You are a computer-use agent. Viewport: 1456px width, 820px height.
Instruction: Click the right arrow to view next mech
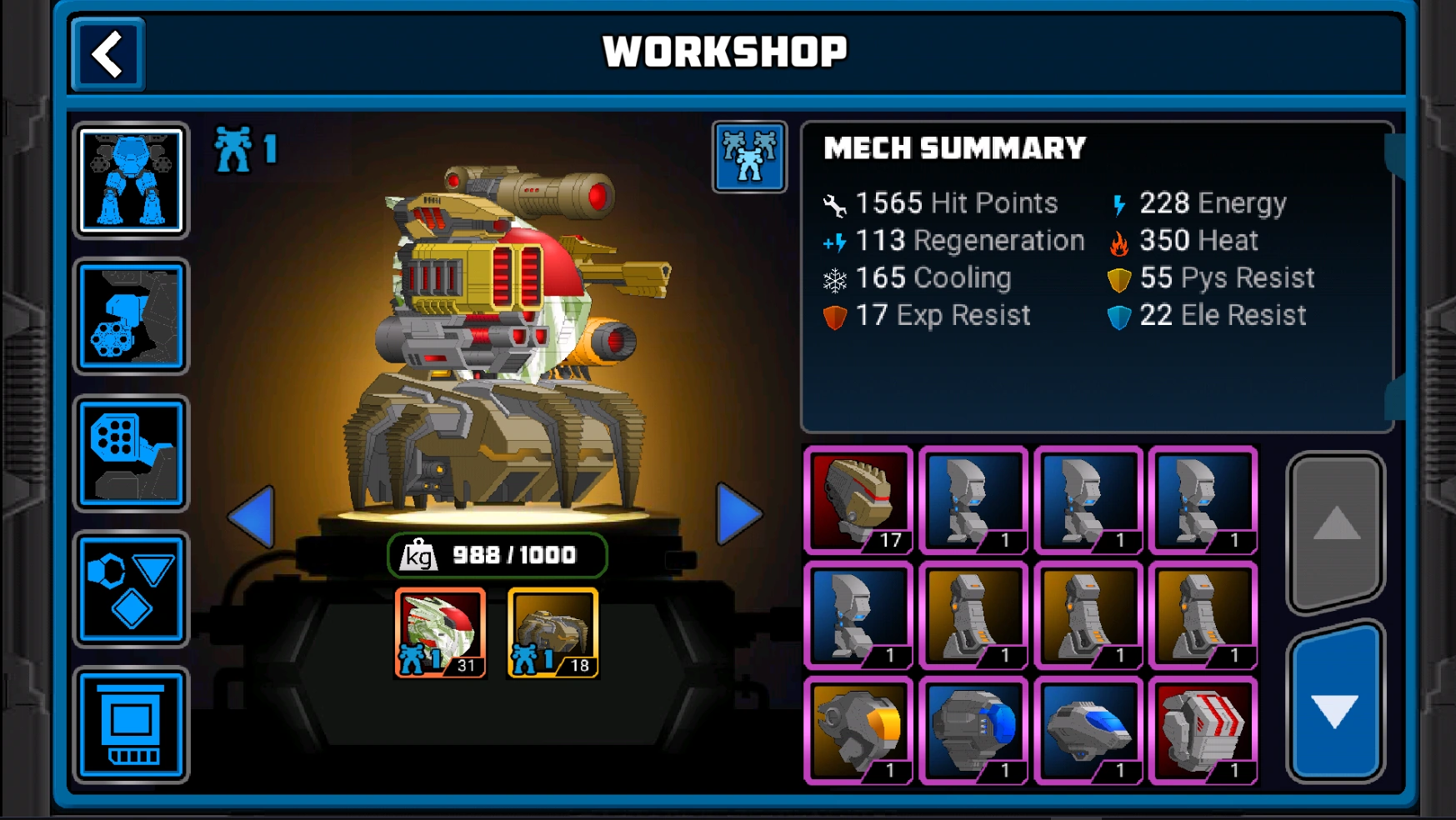point(741,514)
